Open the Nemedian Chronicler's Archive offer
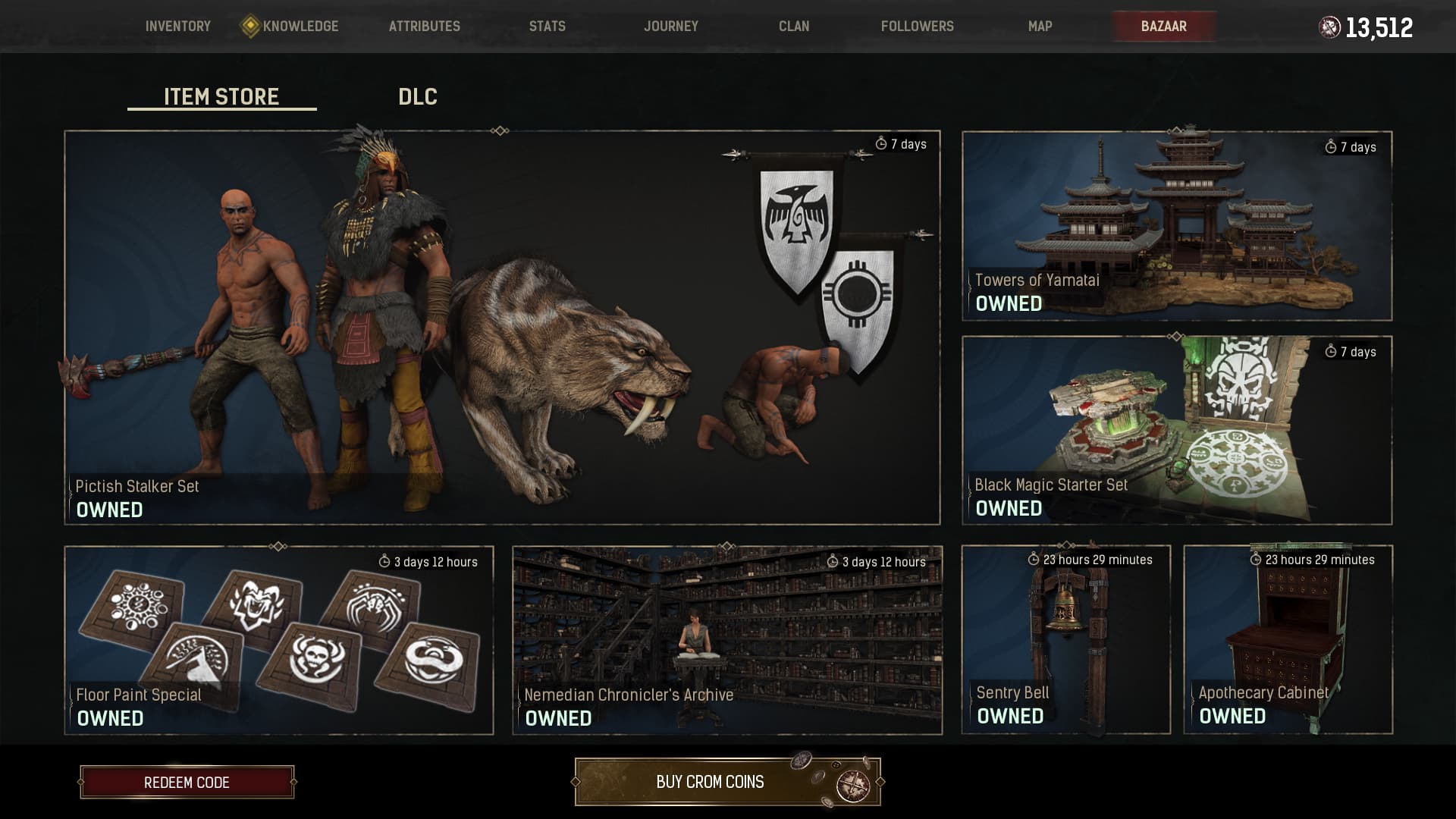1456x819 pixels. pyautogui.click(x=727, y=640)
